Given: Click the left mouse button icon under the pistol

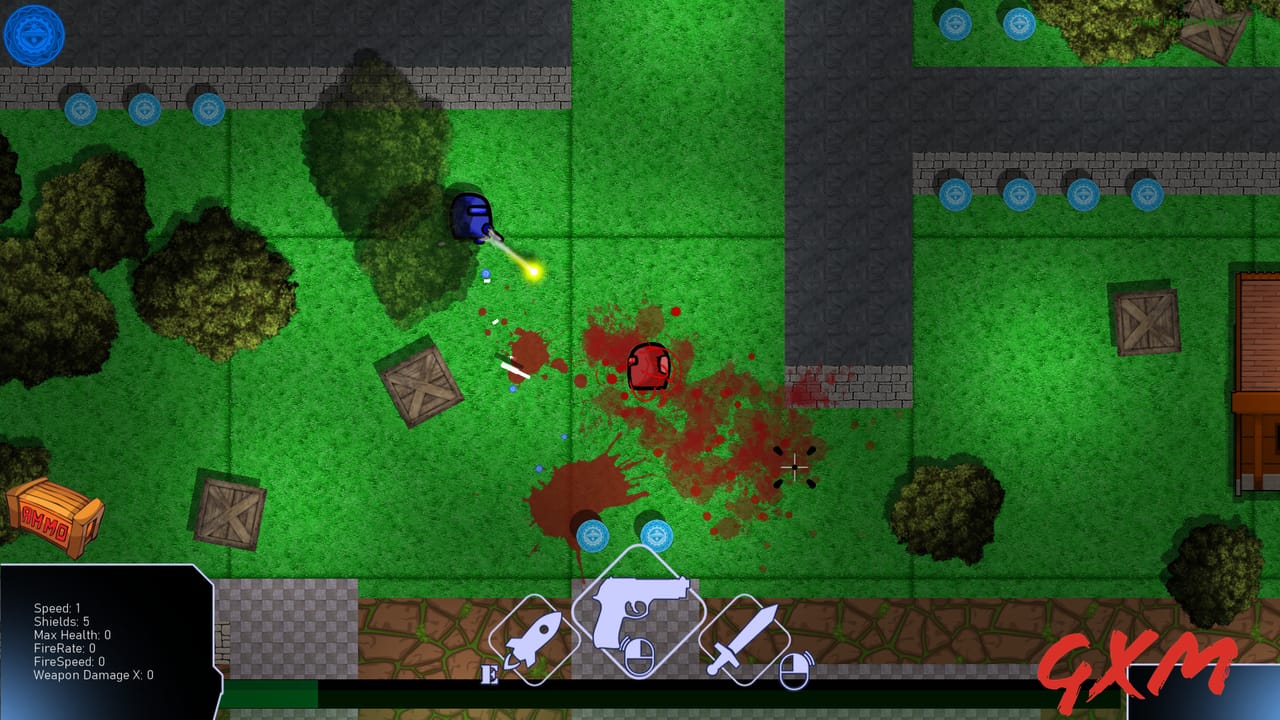Looking at the screenshot, I should point(637,655).
